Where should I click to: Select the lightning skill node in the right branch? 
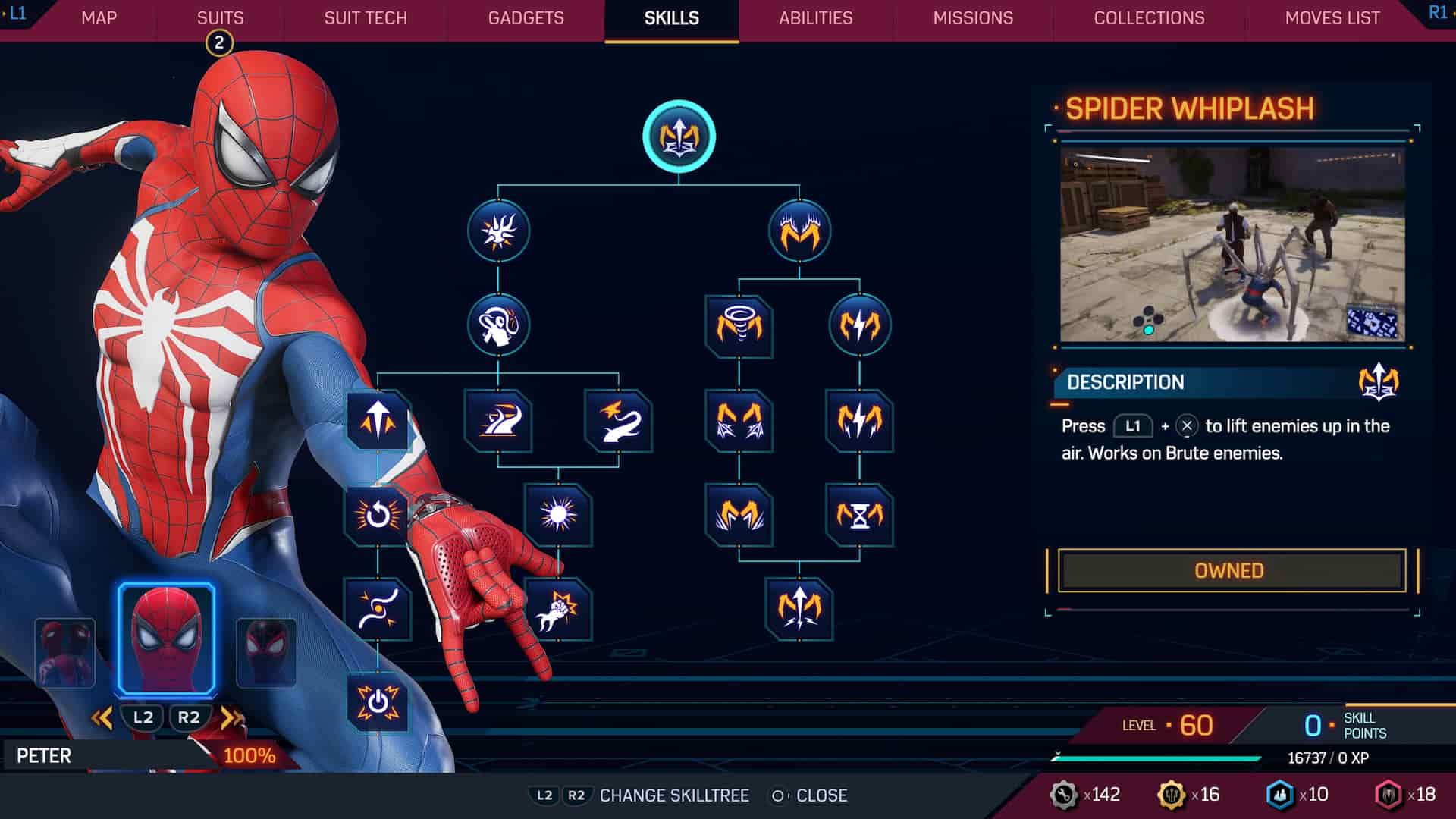pos(861,325)
